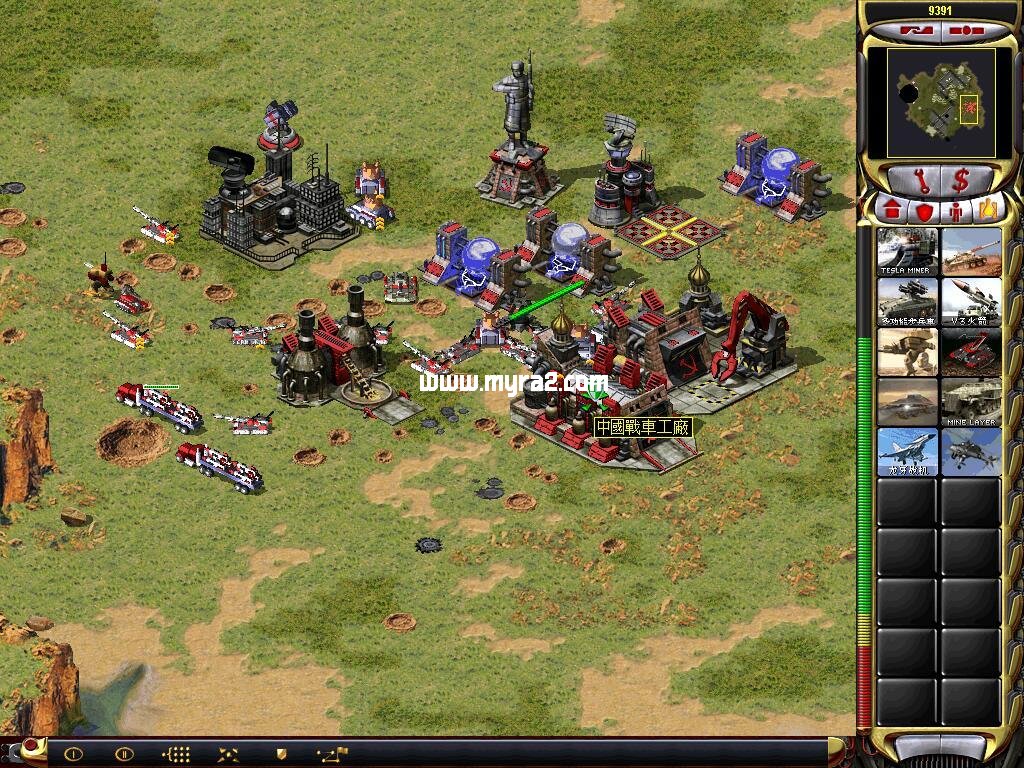Build the fighter jet on blue sky
1024x768 pixels.
tap(908, 451)
